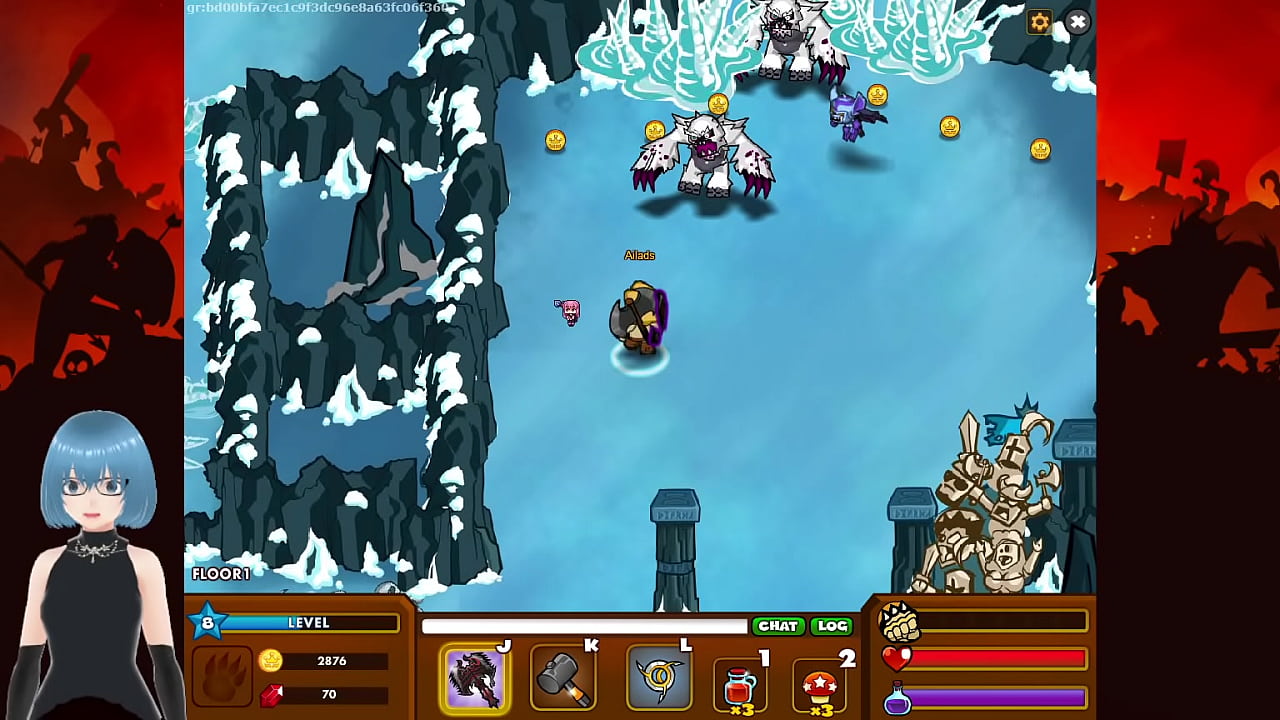Select the player character Allads
Image resolution: width=1280 pixels, height=720 pixels.
point(640,320)
